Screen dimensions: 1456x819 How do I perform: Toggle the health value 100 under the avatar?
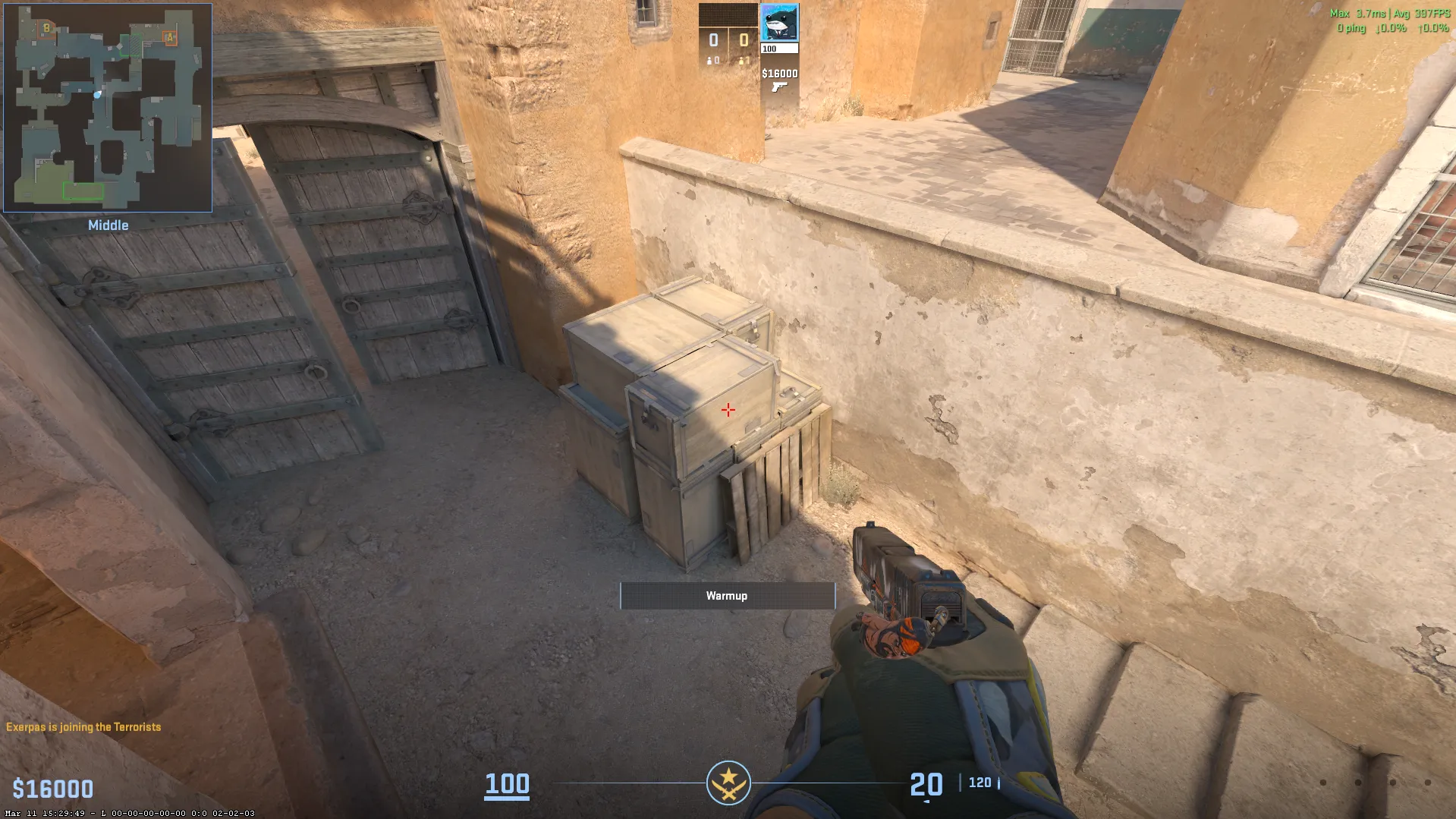click(x=769, y=47)
